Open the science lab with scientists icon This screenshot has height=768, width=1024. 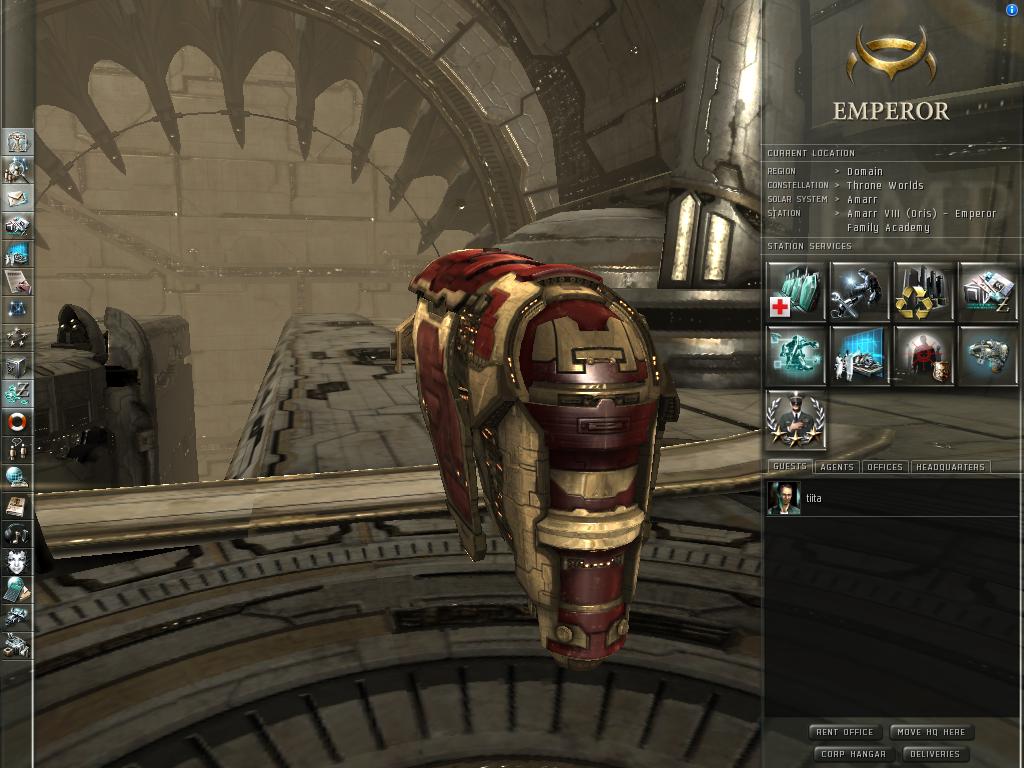pos(860,355)
